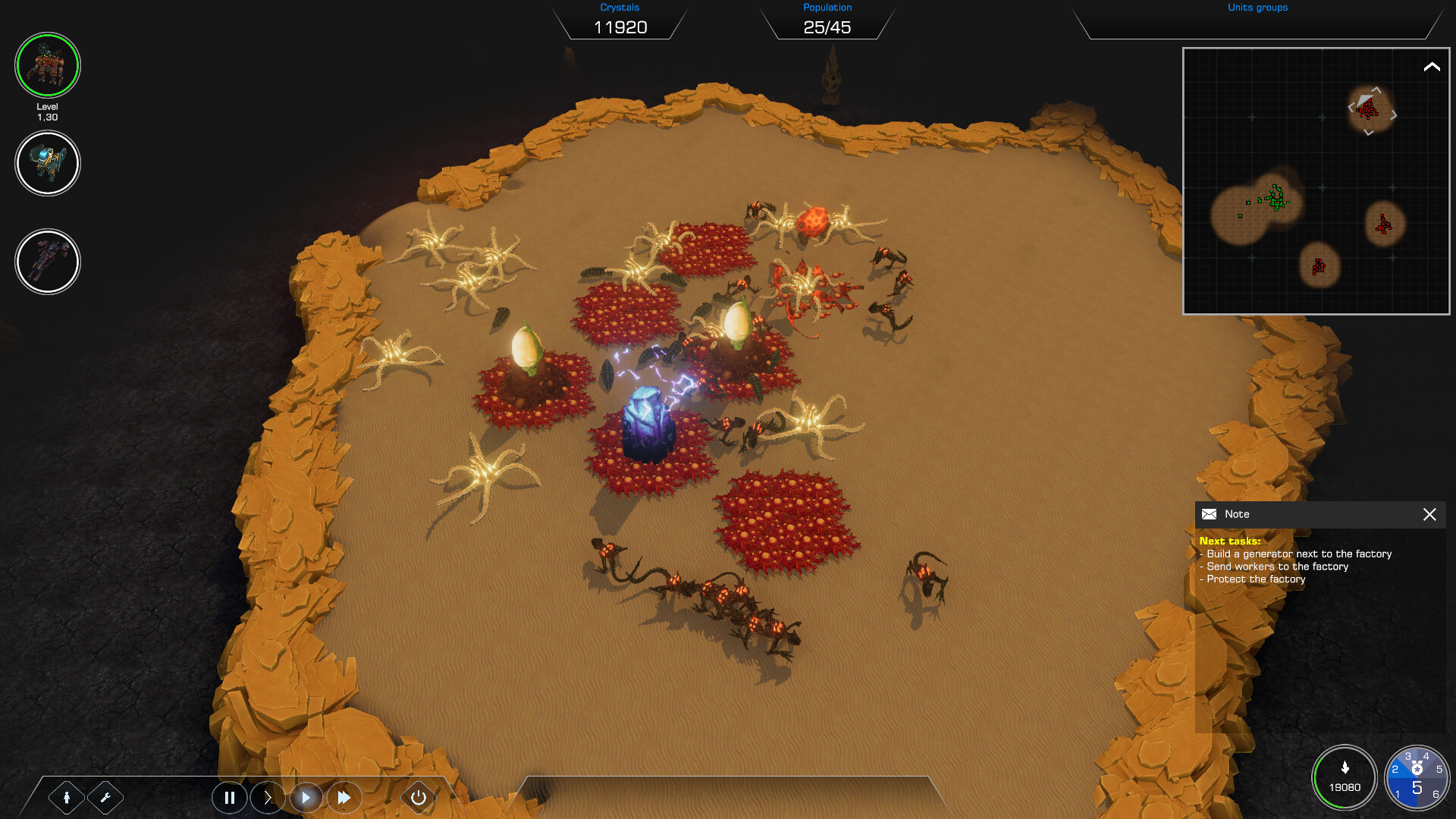Select wave segment 2 on the dial

[x=1397, y=767]
